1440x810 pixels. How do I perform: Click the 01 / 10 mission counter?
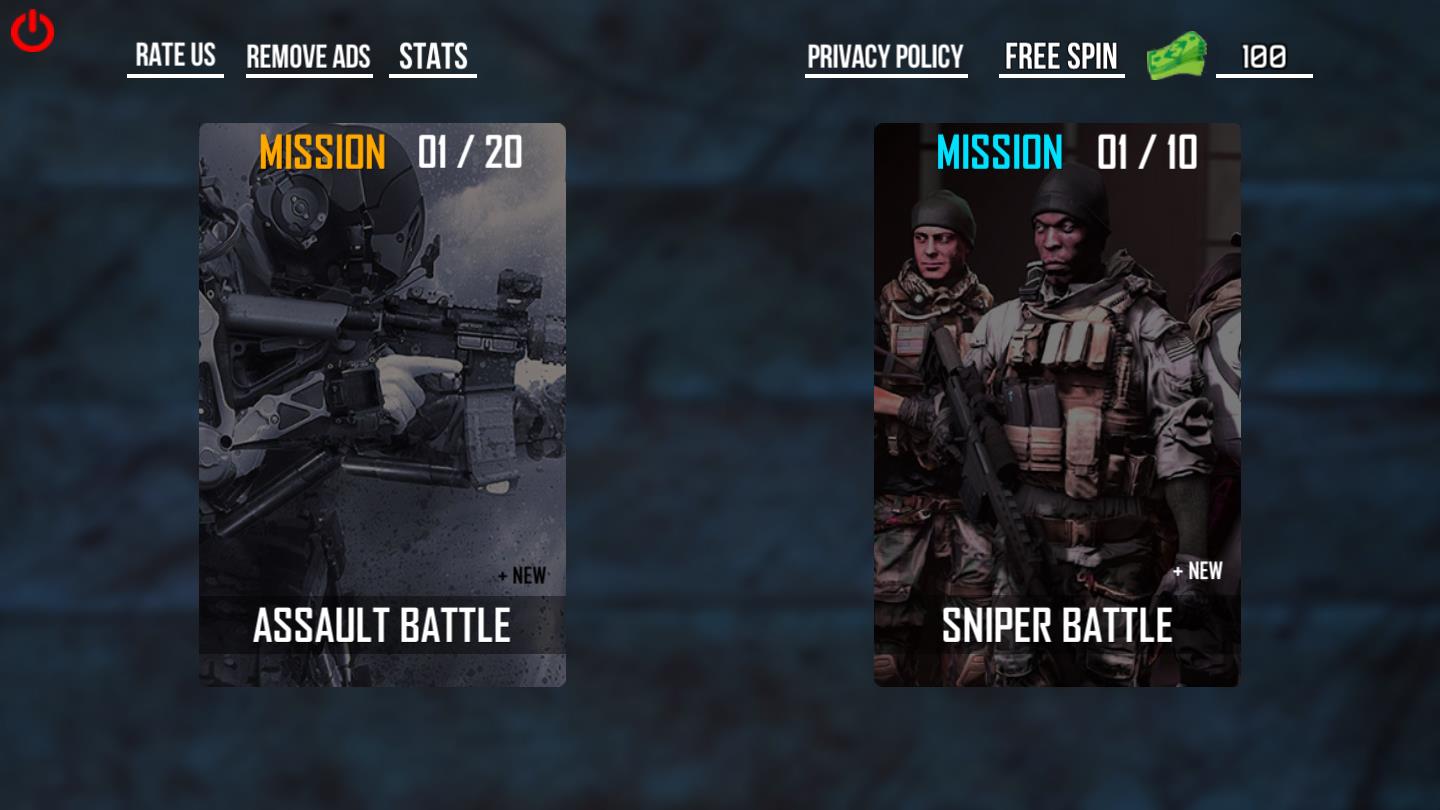(1148, 153)
